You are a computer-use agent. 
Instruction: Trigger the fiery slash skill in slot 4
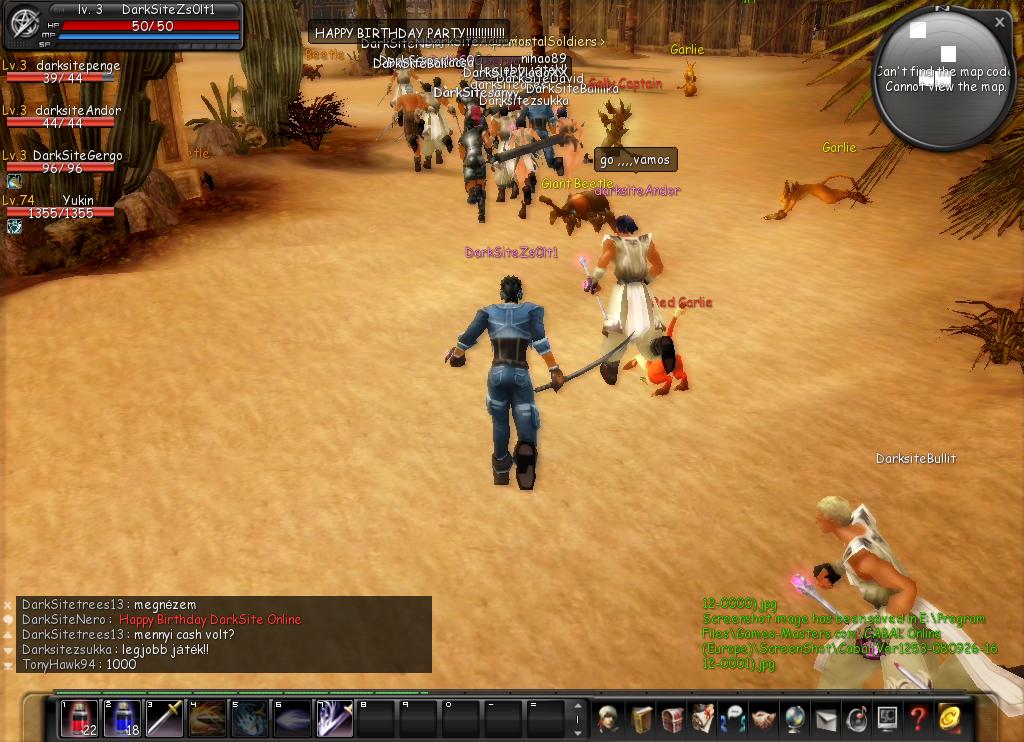pyautogui.click(x=208, y=718)
